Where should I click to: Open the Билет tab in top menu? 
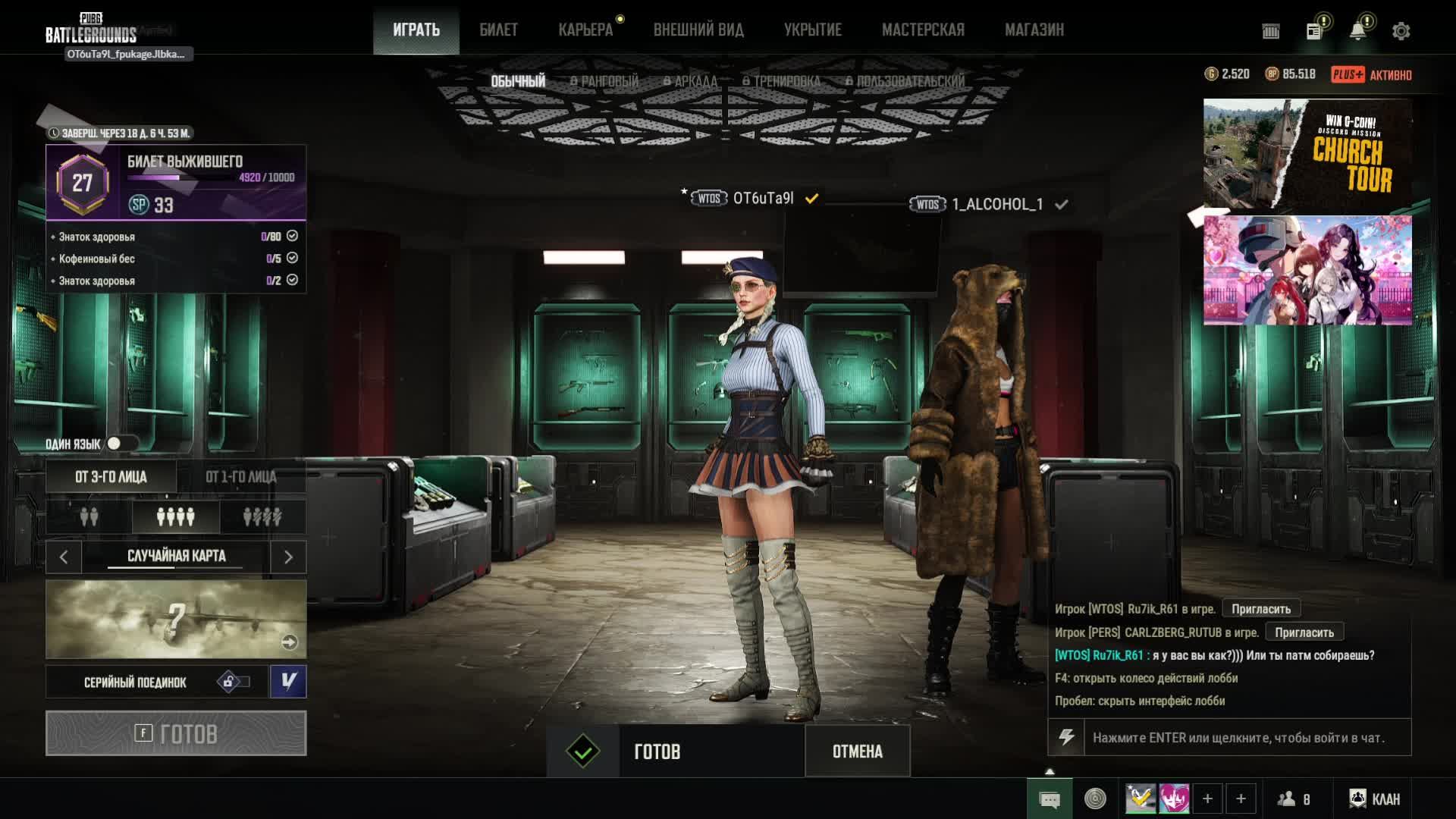[x=498, y=30]
